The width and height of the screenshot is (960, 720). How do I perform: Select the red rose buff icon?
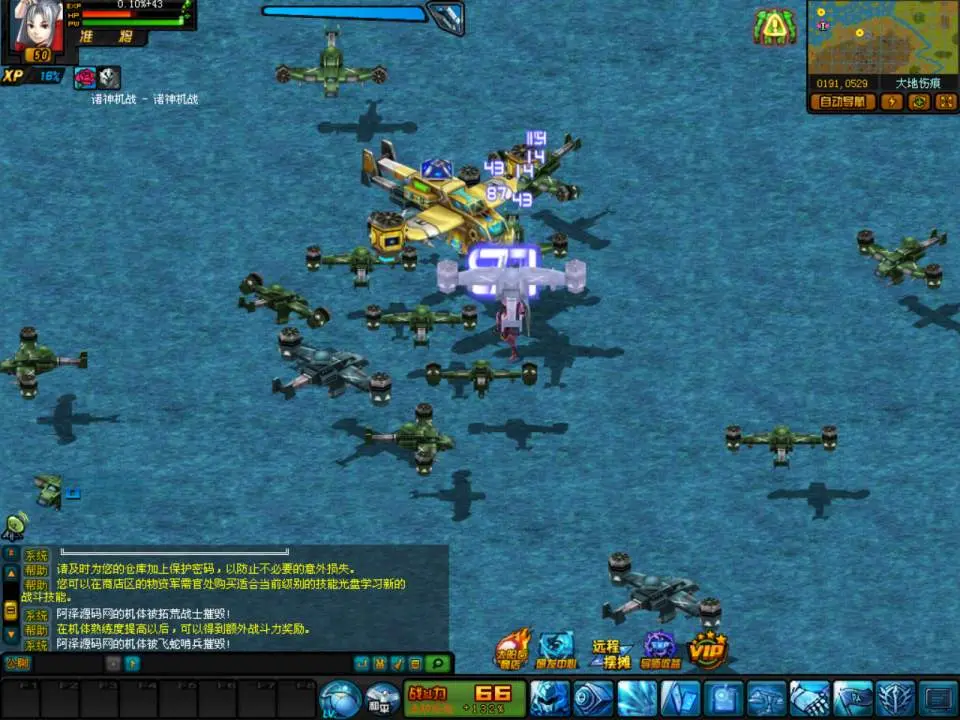85,77
